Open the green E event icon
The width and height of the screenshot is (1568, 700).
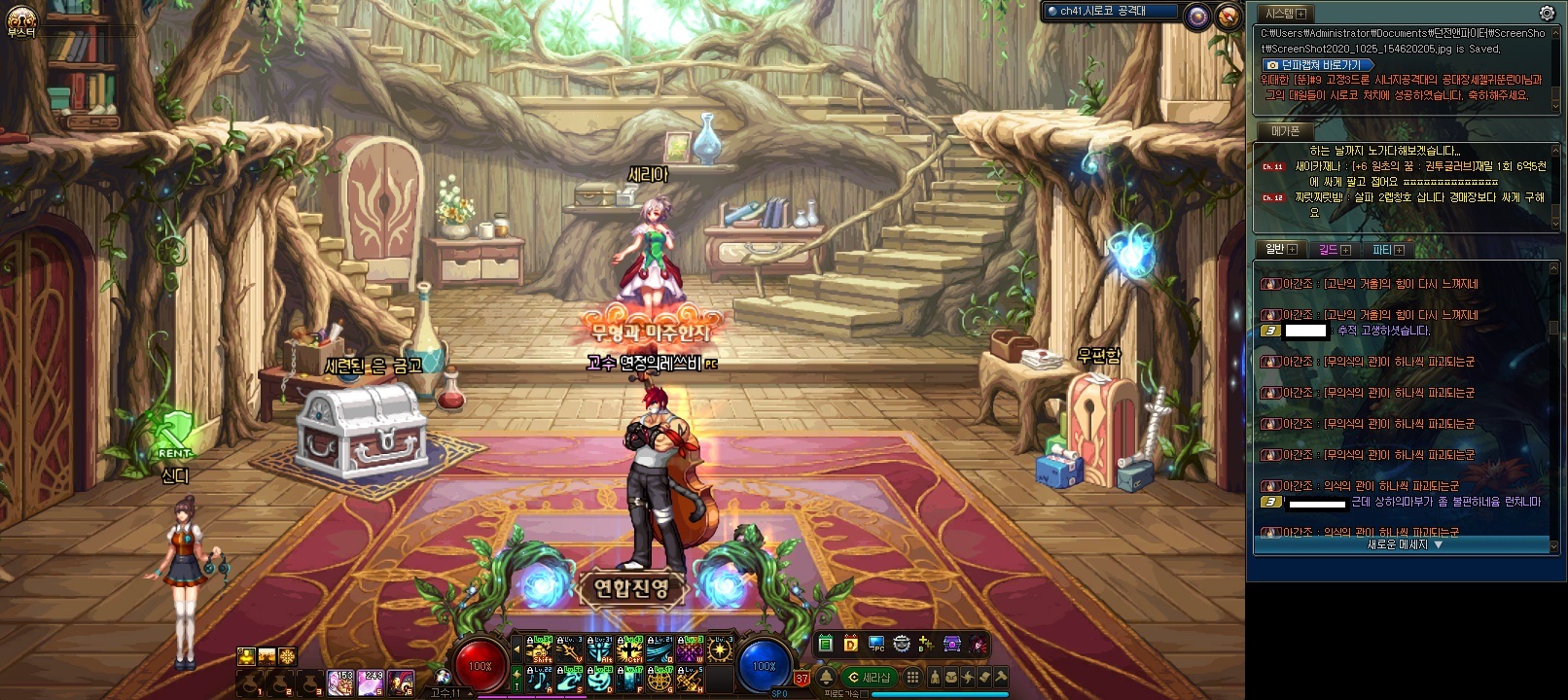pyautogui.click(x=826, y=644)
